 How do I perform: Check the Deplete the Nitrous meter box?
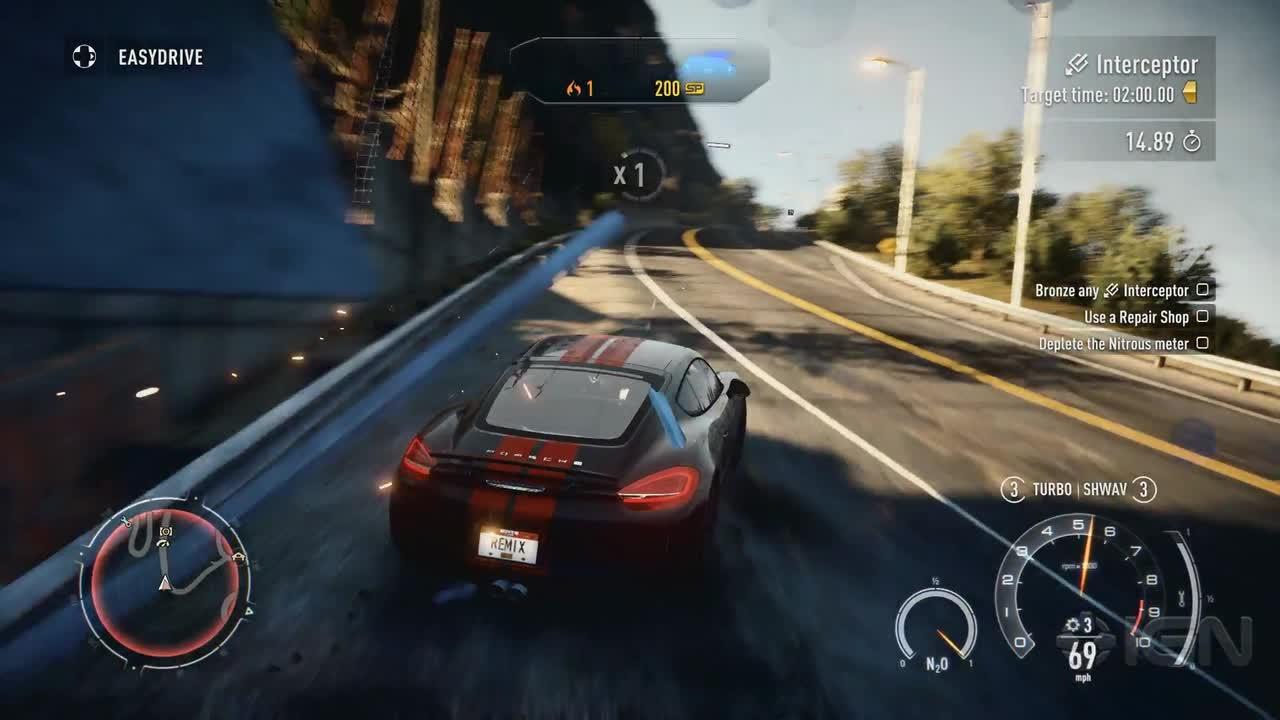pyautogui.click(x=1203, y=343)
